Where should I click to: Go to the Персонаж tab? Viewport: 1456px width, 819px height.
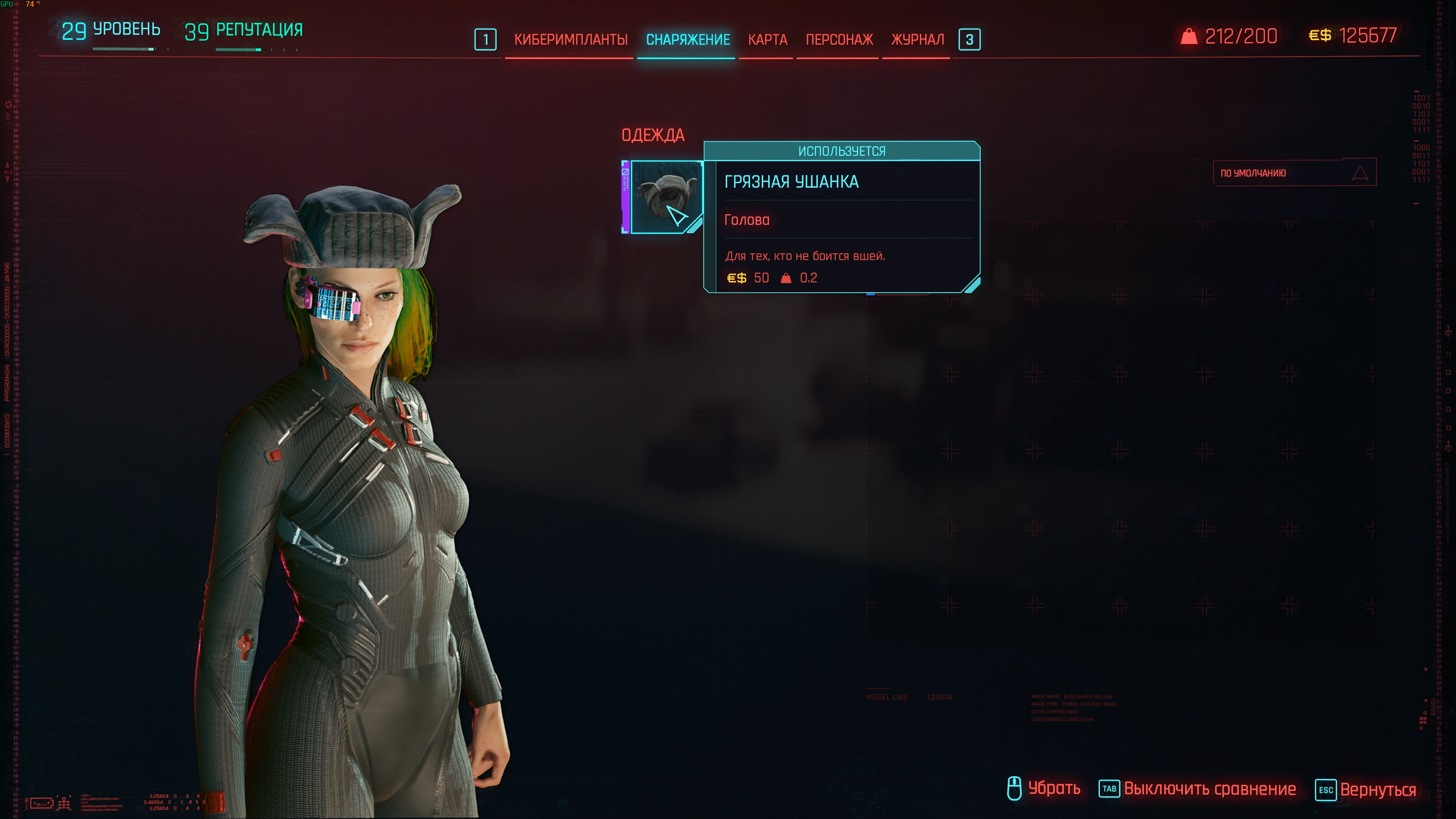pos(839,39)
